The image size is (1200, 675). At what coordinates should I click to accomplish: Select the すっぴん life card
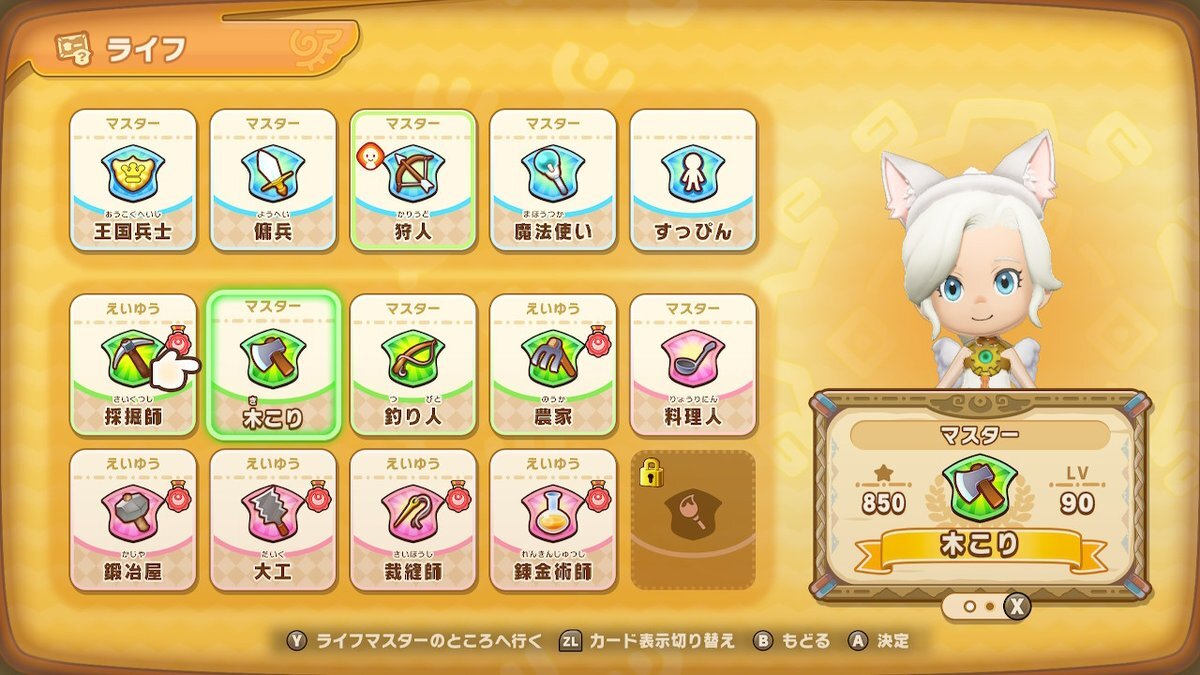(x=693, y=180)
